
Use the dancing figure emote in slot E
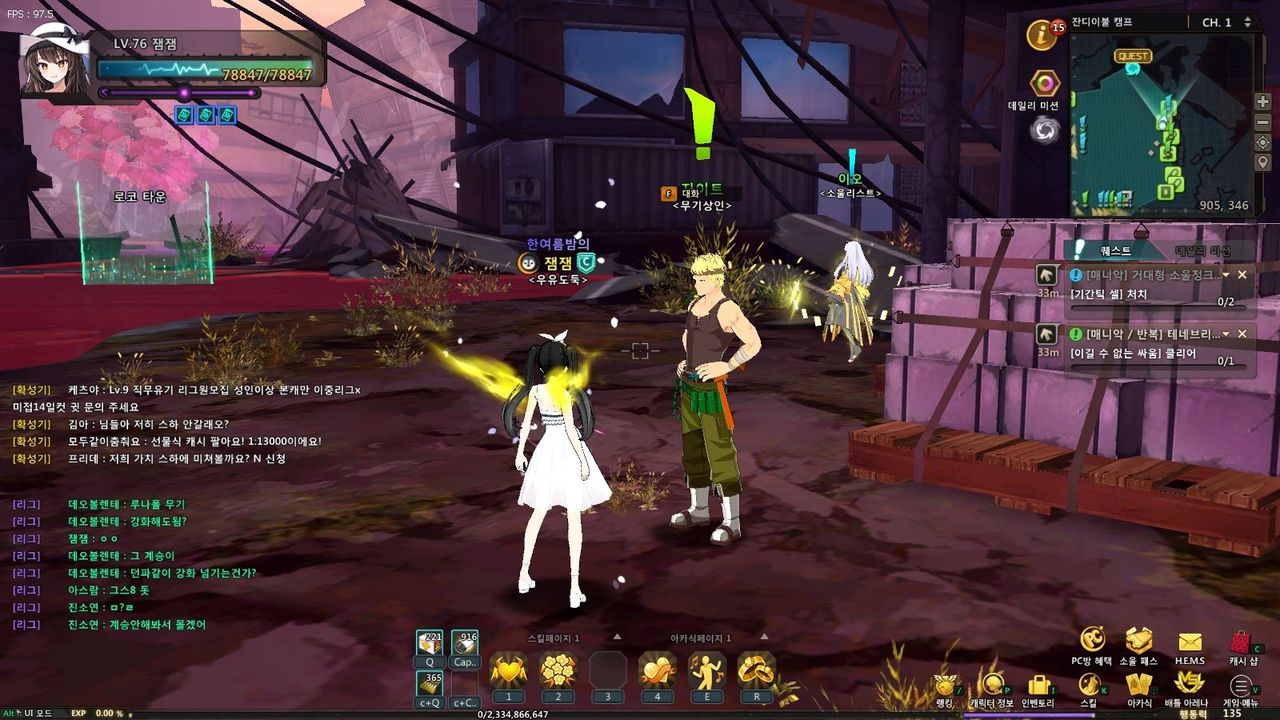[706, 670]
